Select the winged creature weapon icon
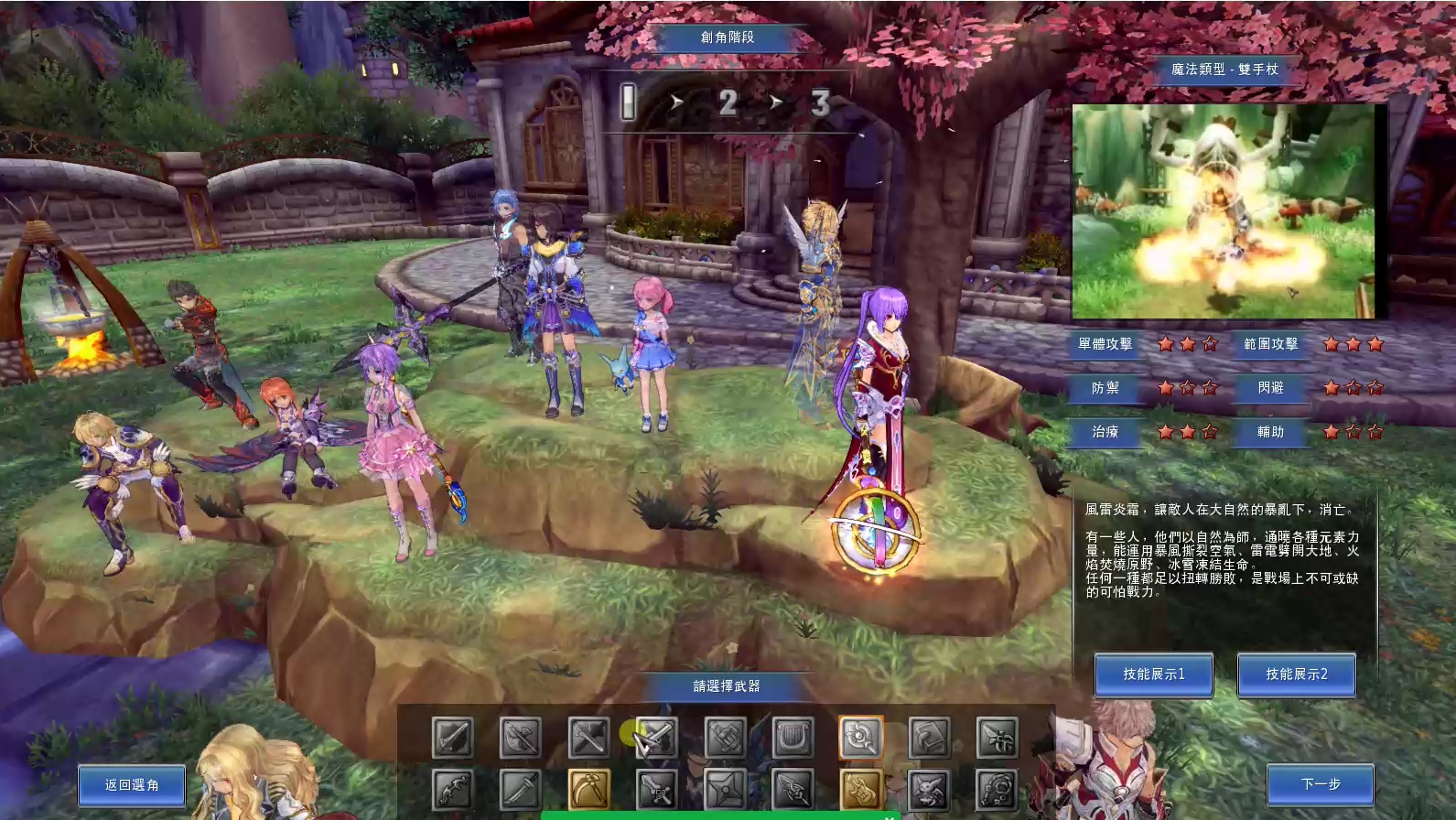1456x820 pixels. pos(929,790)
